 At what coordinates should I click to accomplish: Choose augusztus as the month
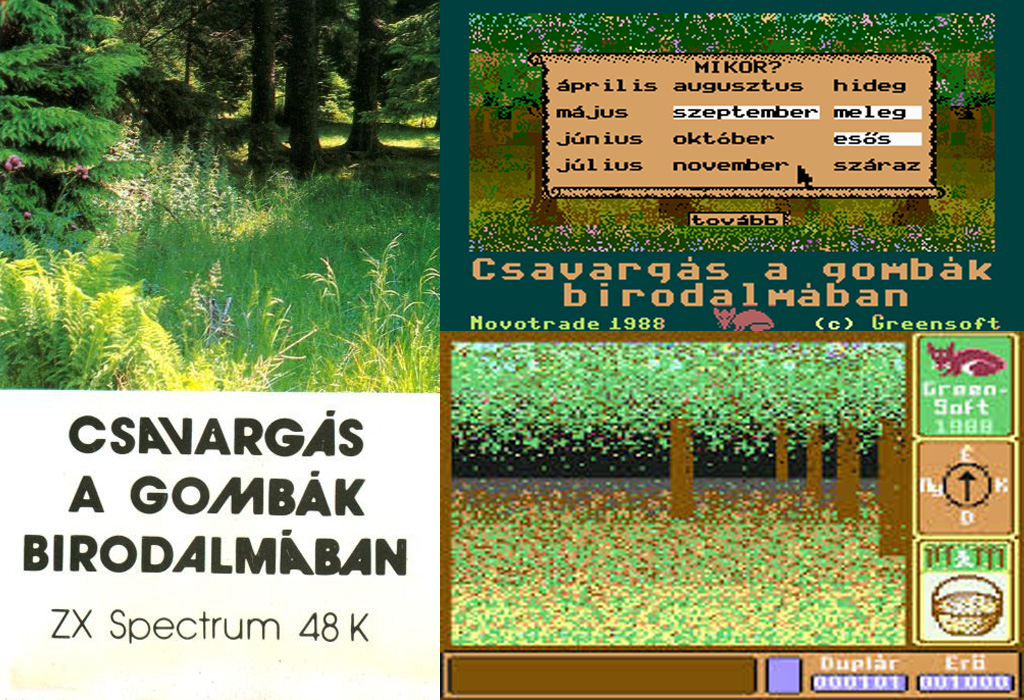(x=737, y=86)
